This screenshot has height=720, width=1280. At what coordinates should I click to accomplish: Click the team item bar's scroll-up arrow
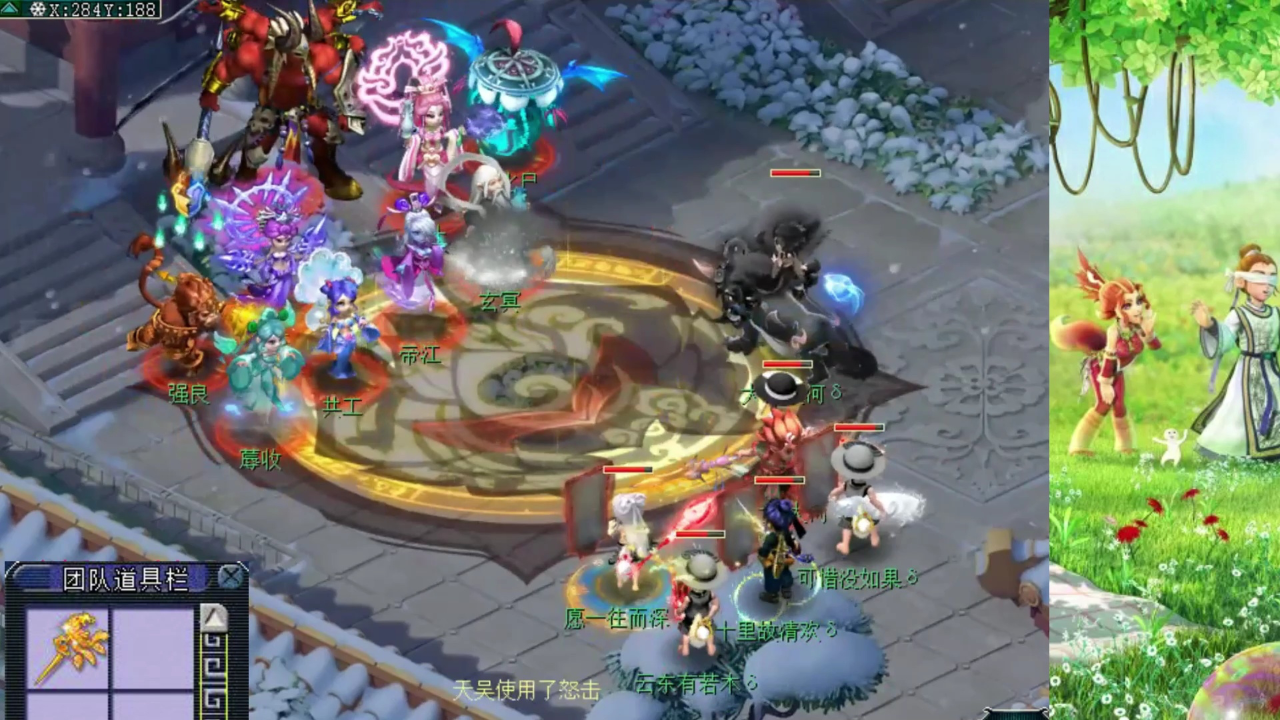pyautogui.click(x=214, y=619)
